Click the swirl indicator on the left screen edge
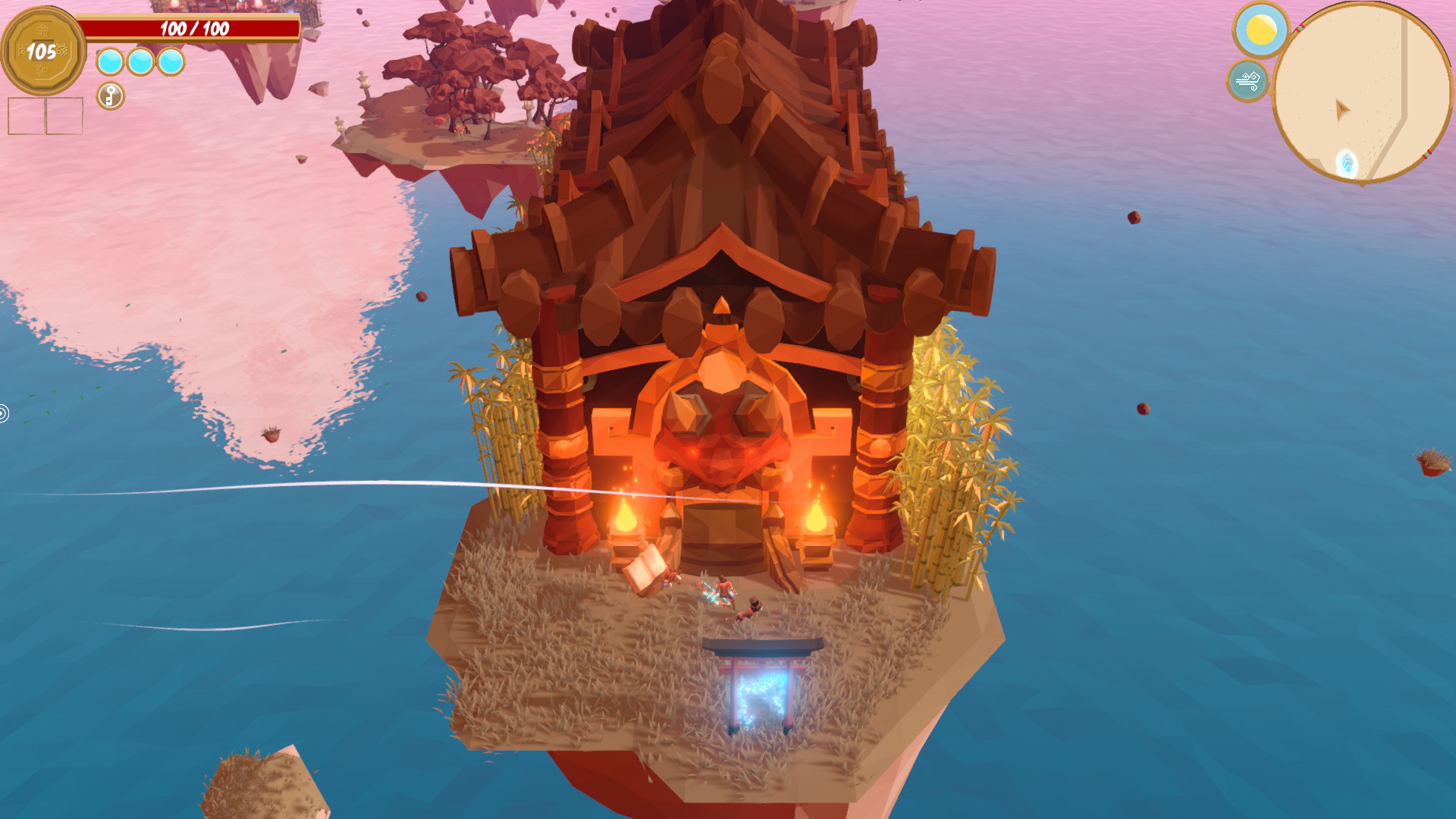The image size is (1456, 819). (x=4, y=413)
